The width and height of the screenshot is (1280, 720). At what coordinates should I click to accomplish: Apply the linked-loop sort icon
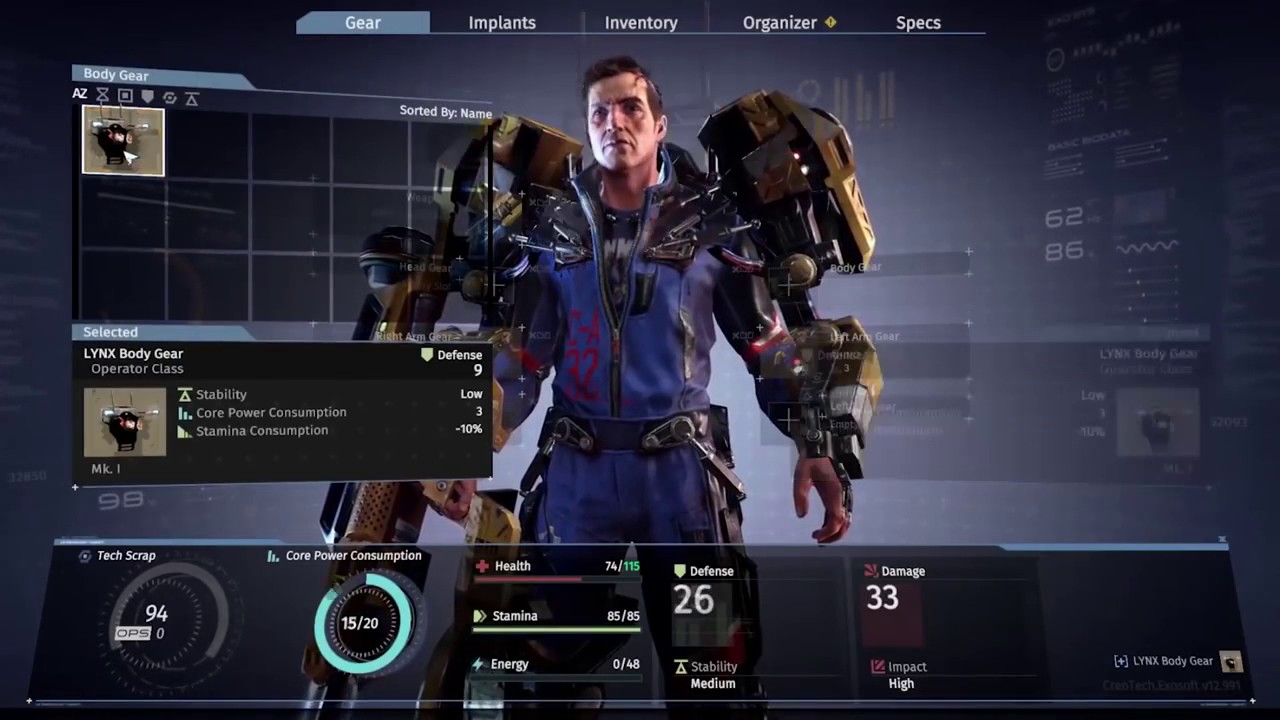coord(169,97)
